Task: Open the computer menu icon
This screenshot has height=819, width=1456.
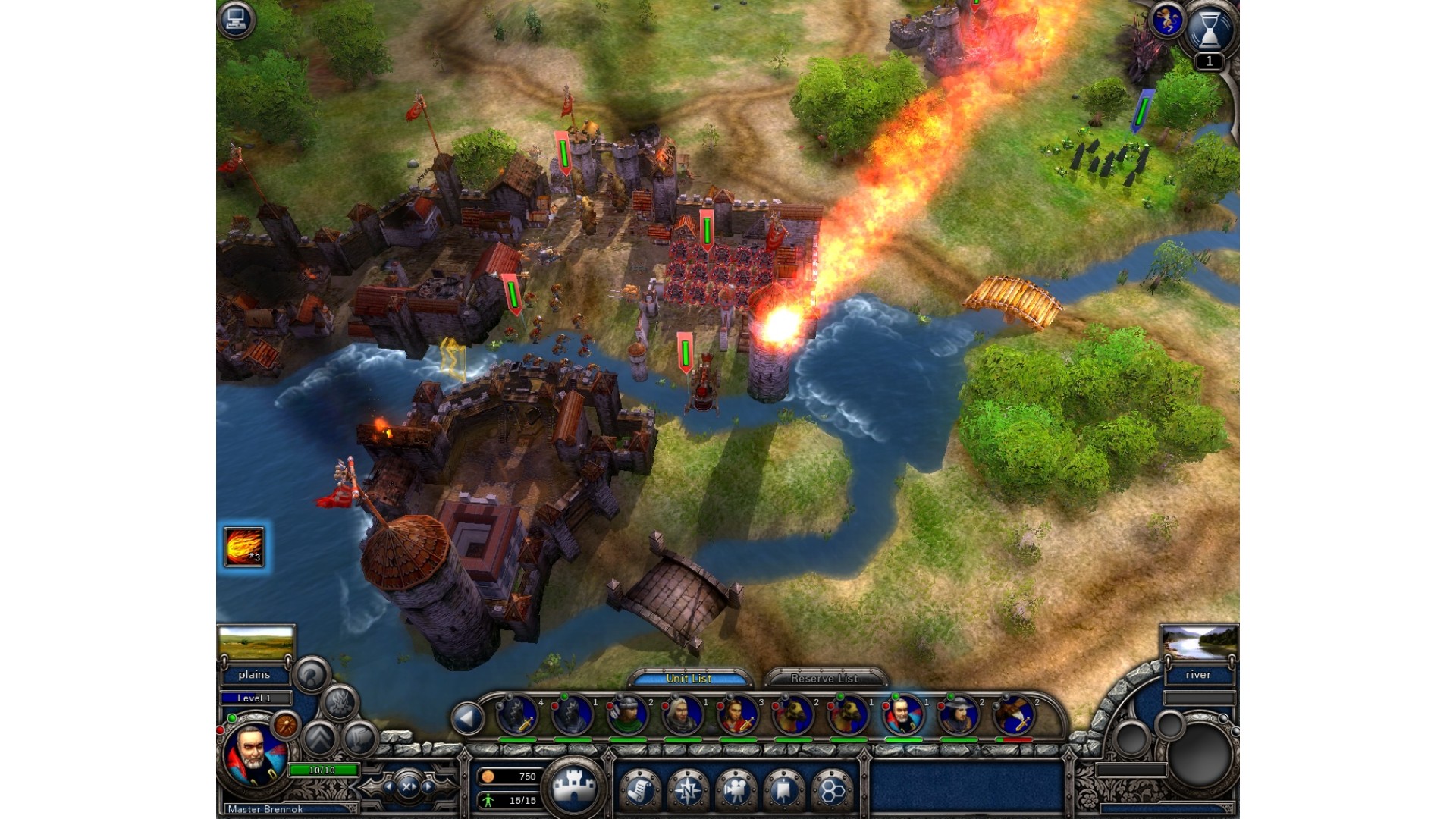Action: coord(236,18)
